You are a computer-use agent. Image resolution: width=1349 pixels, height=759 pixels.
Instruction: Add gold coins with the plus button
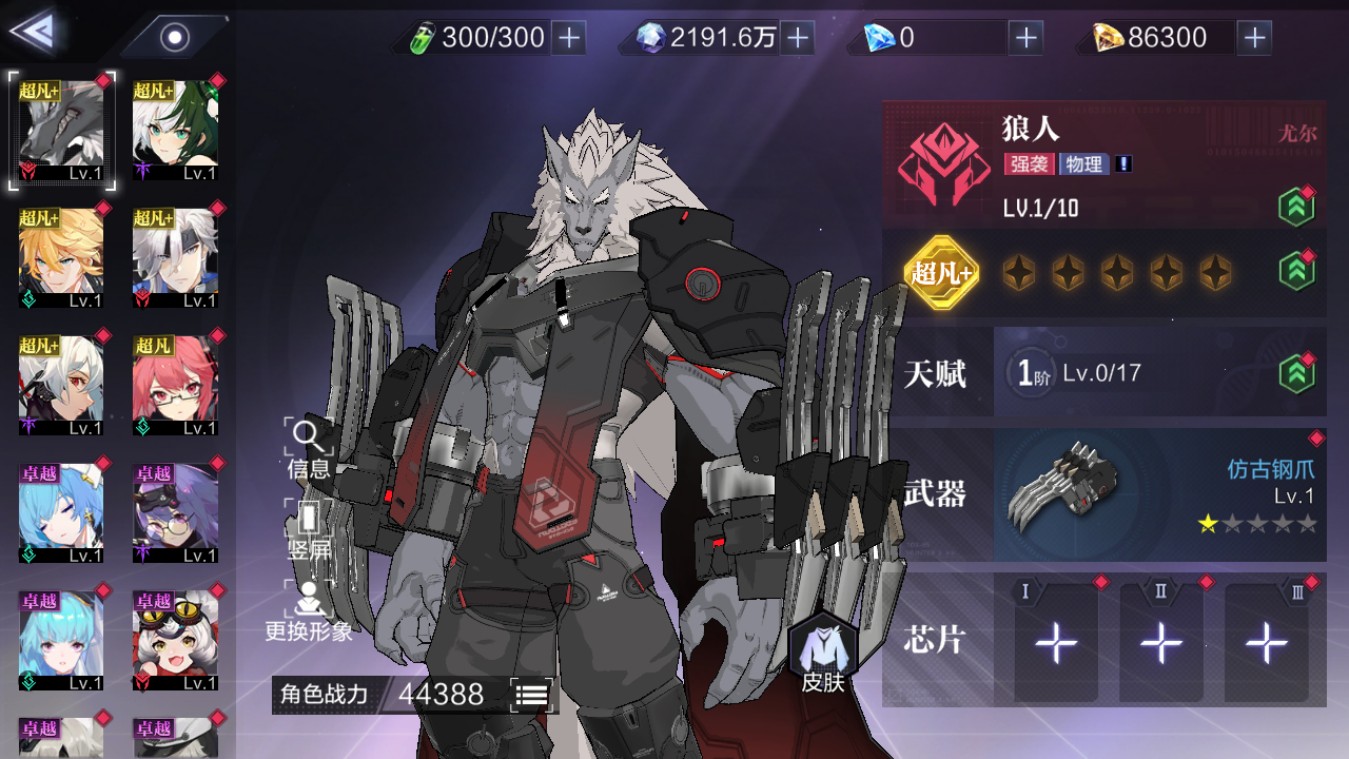[1253, 38]
